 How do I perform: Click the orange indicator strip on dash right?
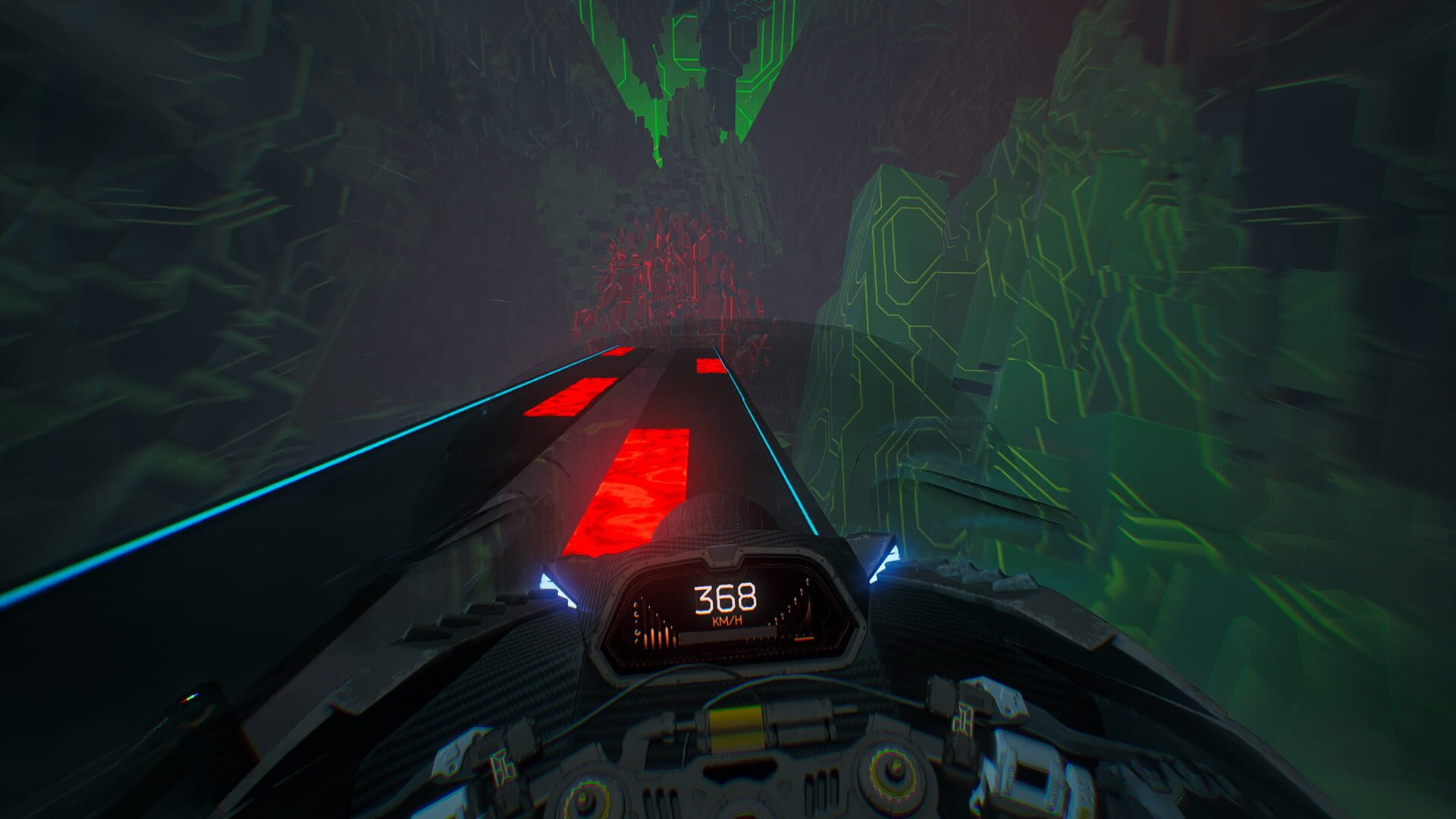coord(805,639)
